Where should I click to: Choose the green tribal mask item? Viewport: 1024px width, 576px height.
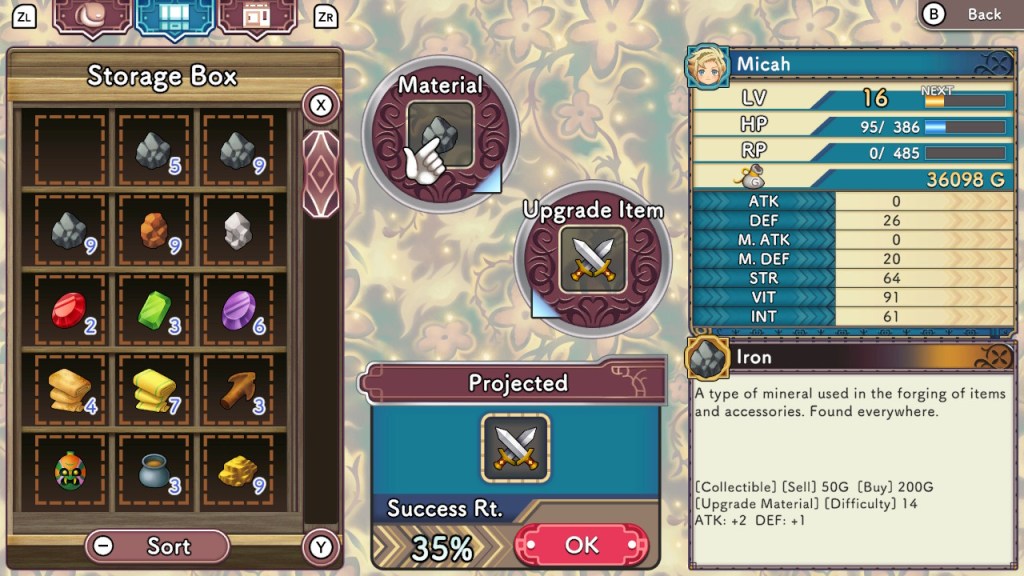pyautogui.click(x=69, y=470)
